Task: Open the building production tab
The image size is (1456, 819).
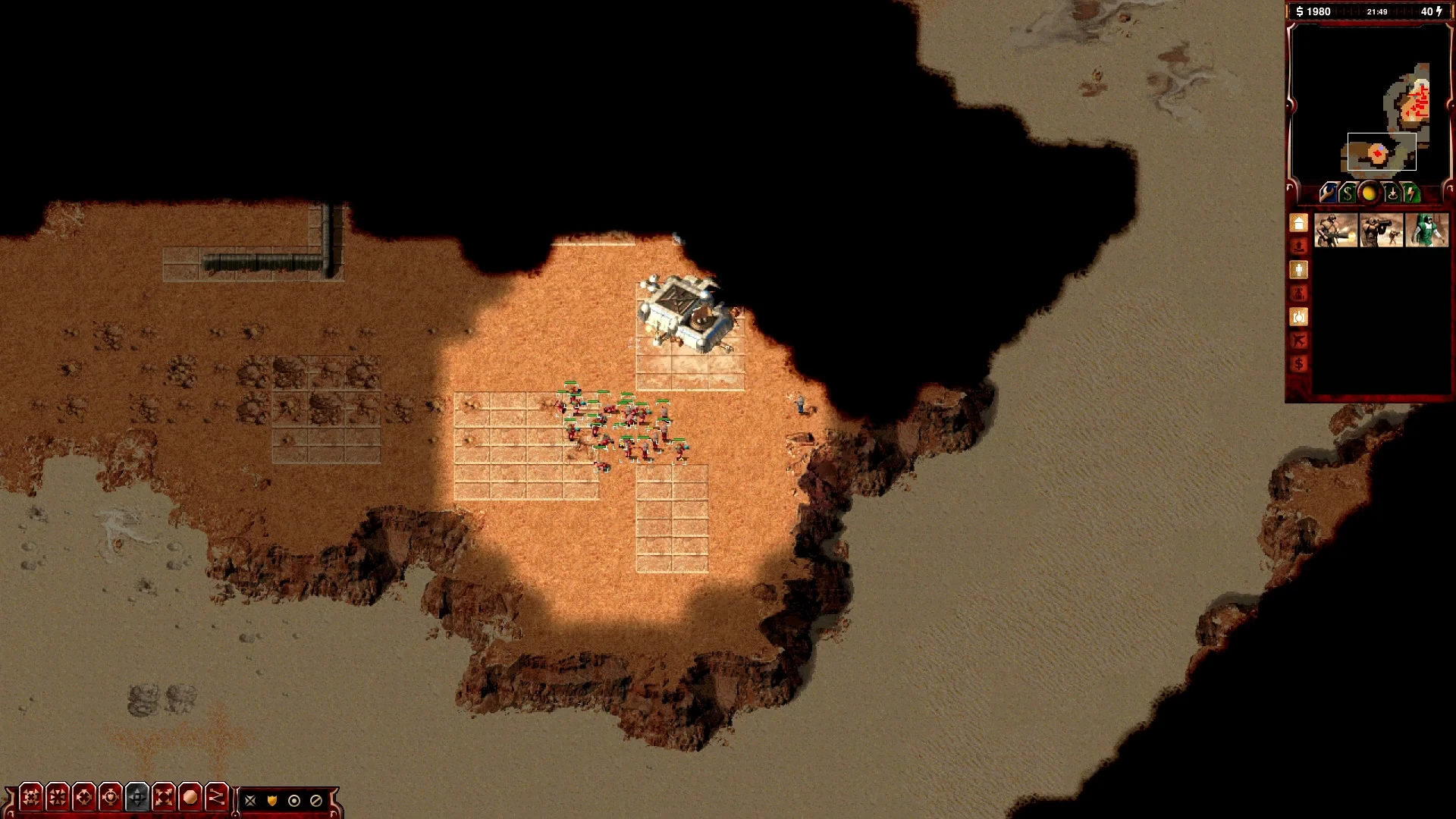Action: pos(1299,224)
